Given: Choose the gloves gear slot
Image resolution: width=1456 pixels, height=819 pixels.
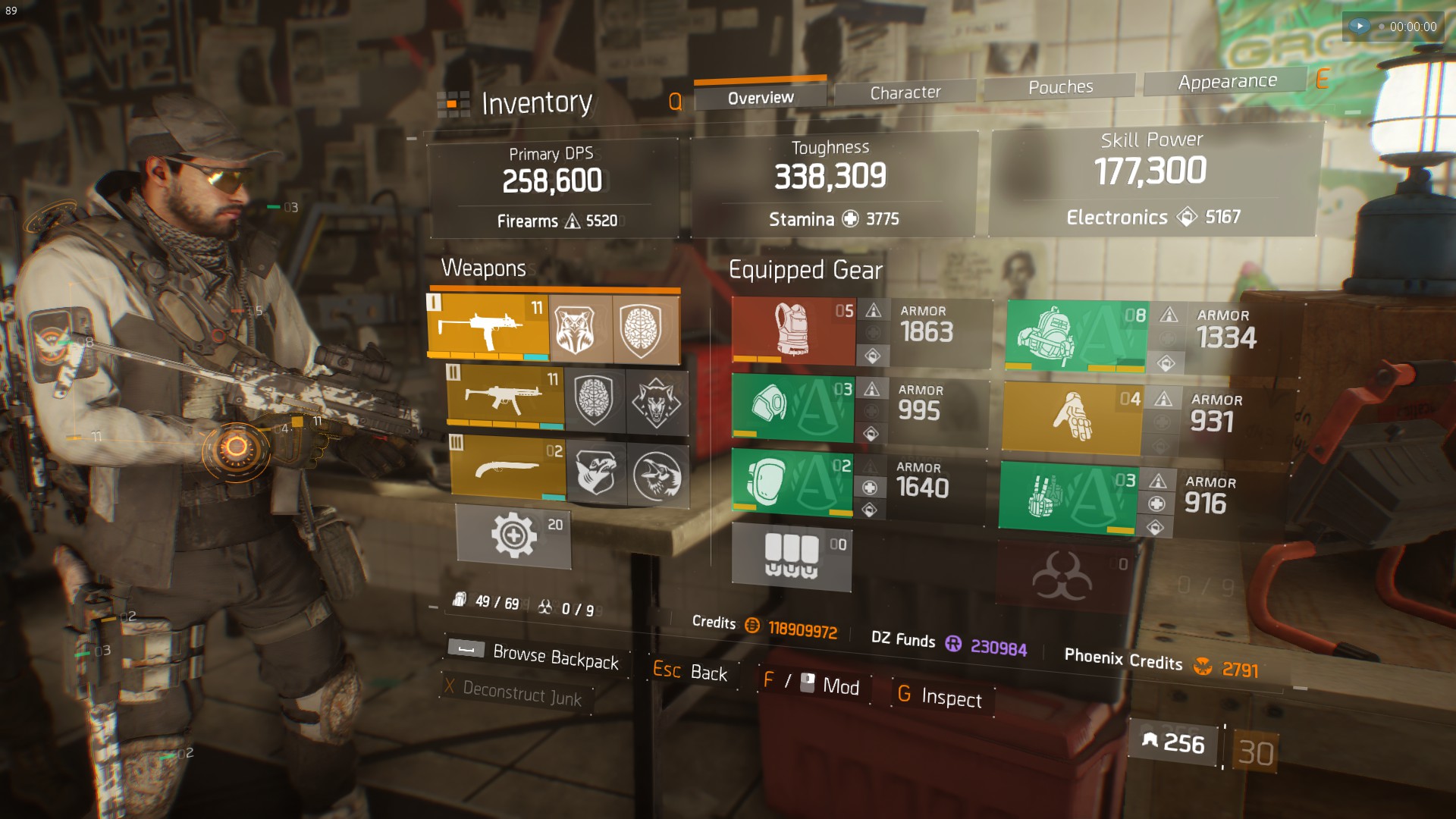Looking at the screenshot, I should click(x=1072, y=418).
